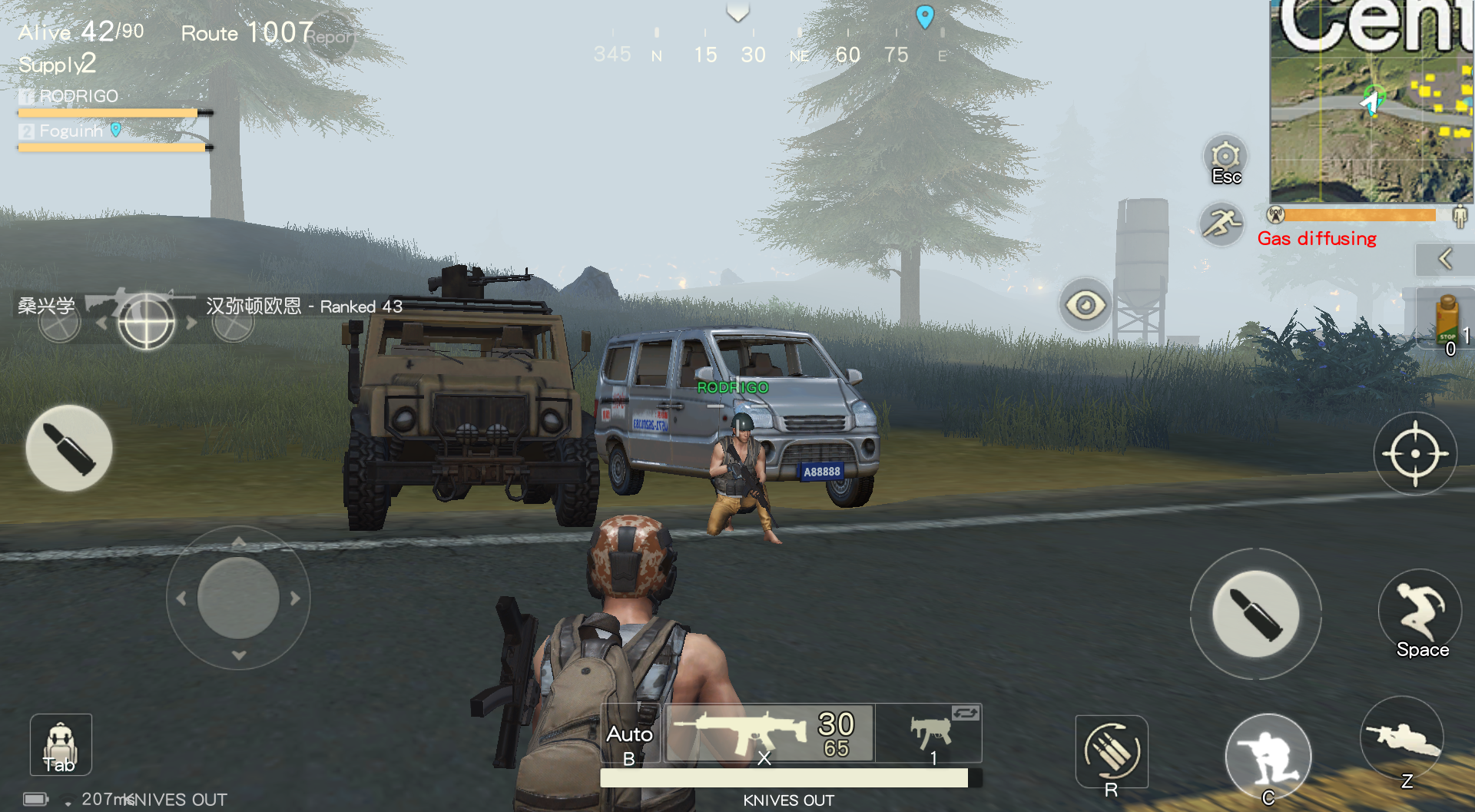Switch fire mode via the Auto toggle
Screen dimensions: 1475x812
point(629,734)
